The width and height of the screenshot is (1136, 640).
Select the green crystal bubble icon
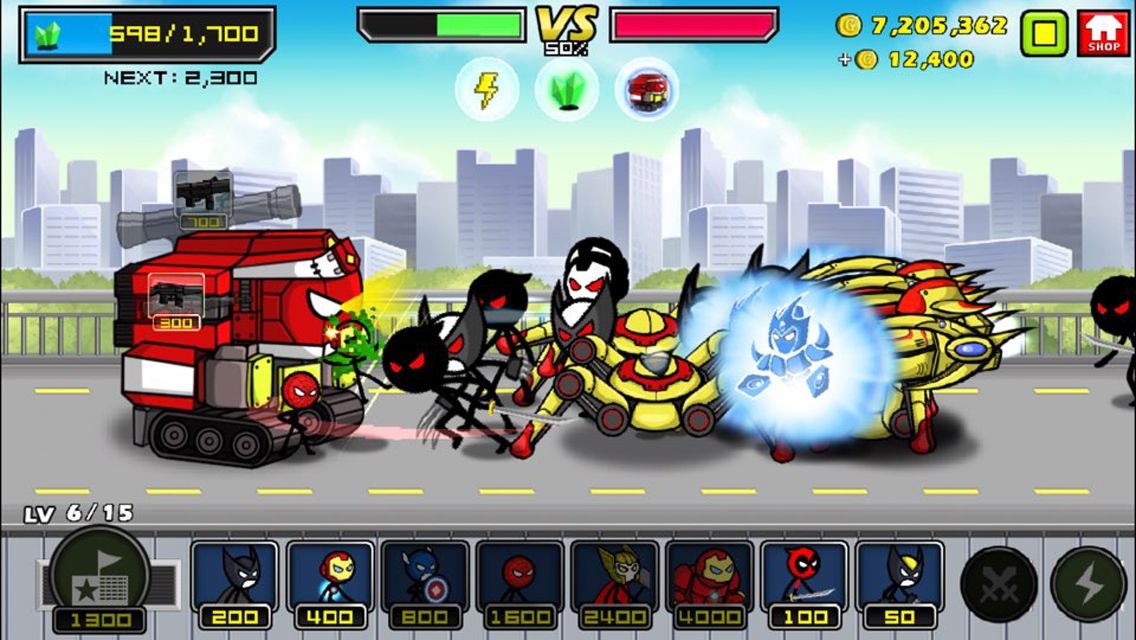(x=567, y=90)
